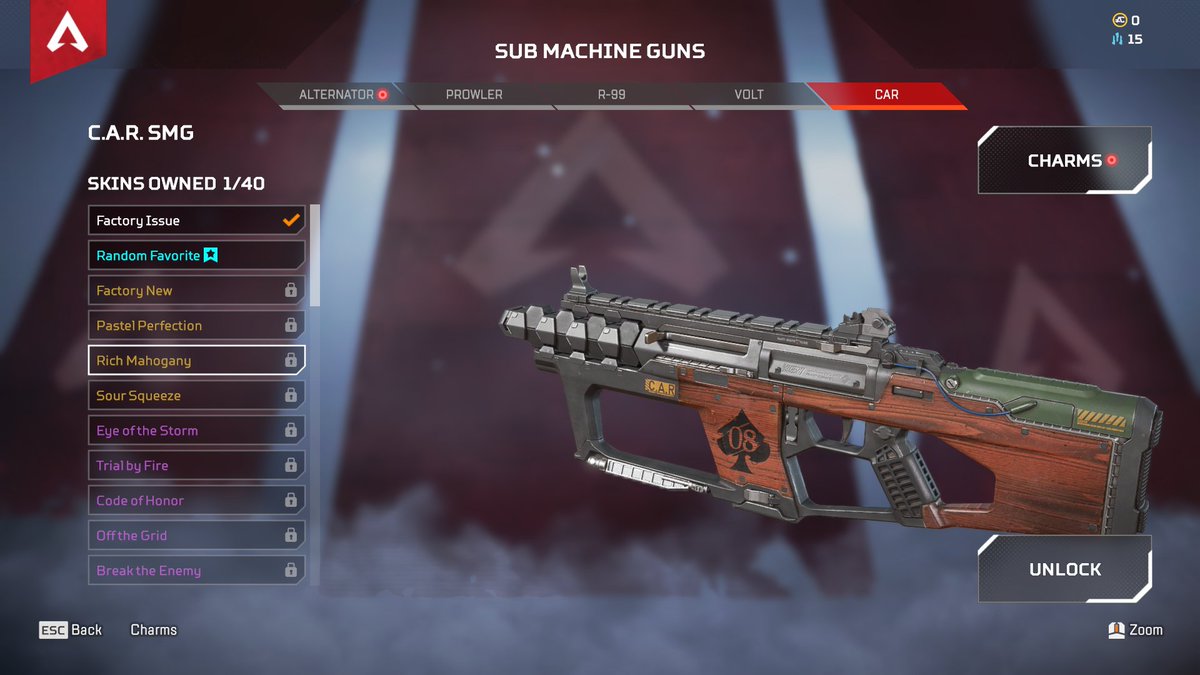Select the Off the Grid skin
Viewport: 1200px width, 675px height.
click(x=196, y=536)
